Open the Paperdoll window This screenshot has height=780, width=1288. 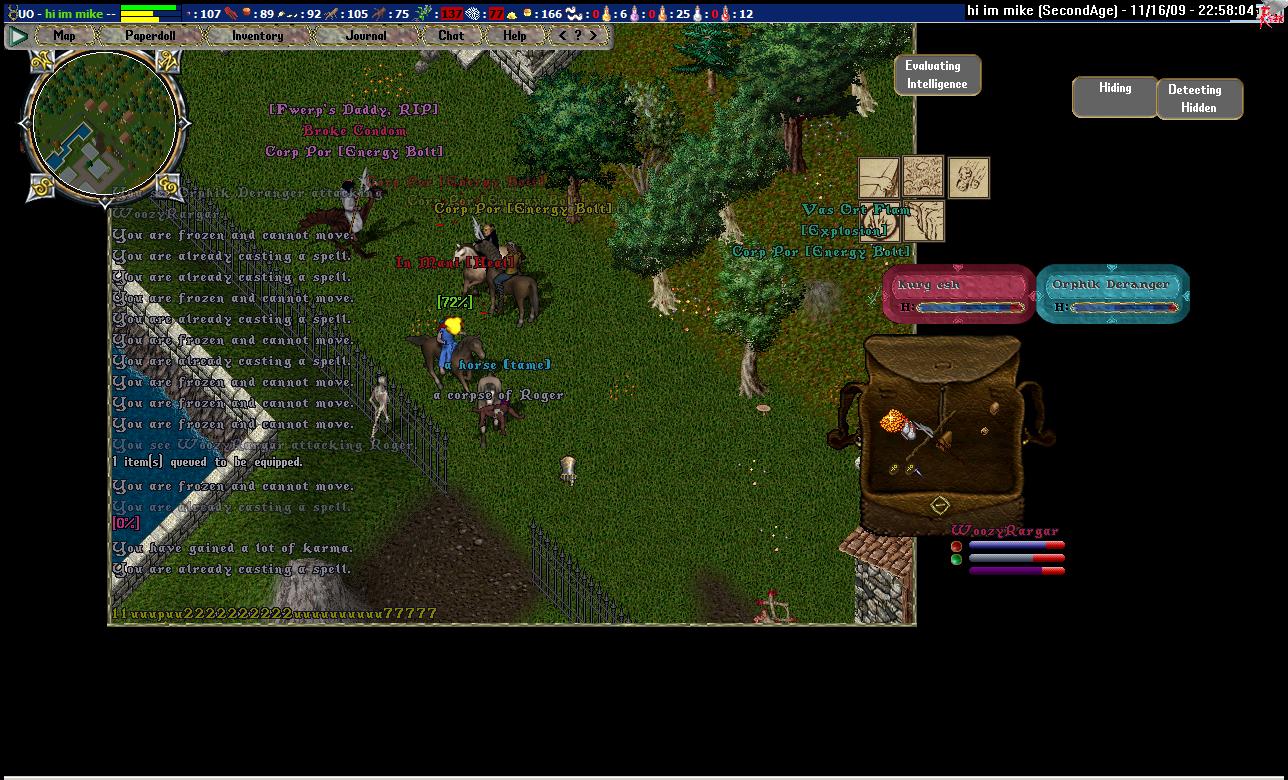tap(150, 36)
